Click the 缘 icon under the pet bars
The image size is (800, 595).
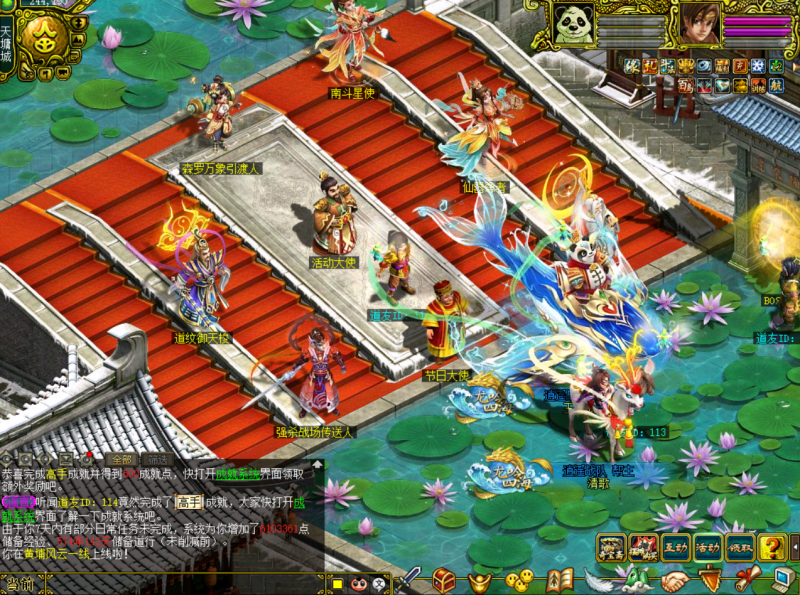632,66
